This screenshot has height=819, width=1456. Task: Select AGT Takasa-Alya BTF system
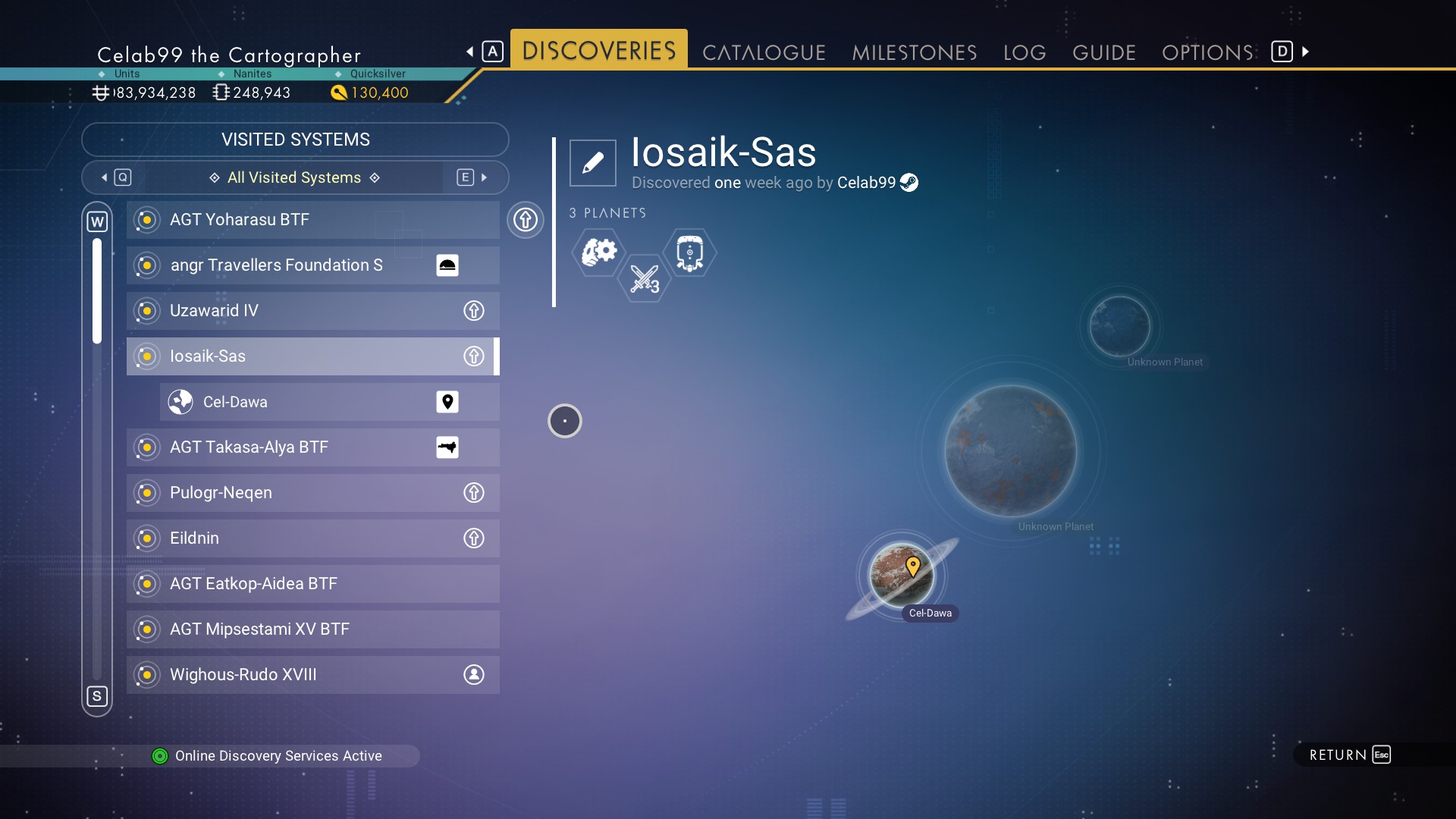(x=312, y=447)
